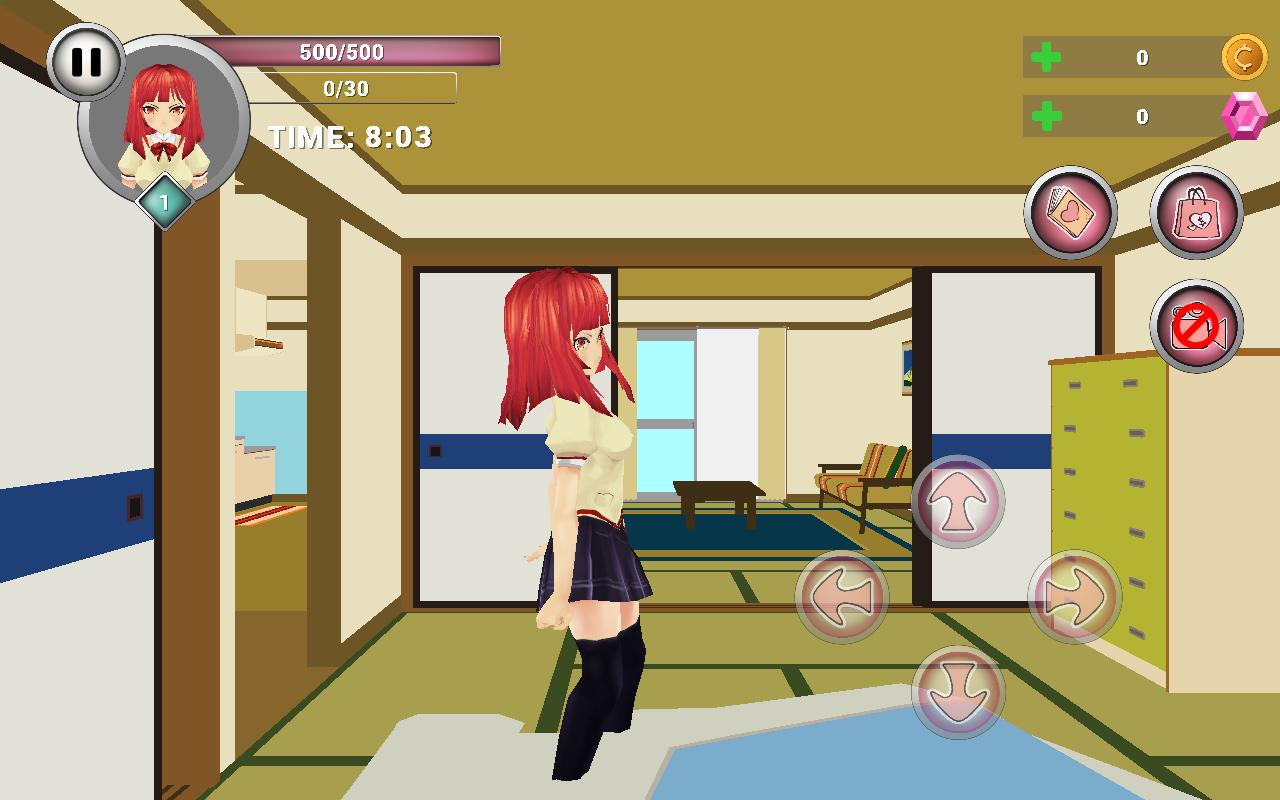Click the coin counter showing 0
This screenshot has height=800, width=1280.
pyautogui.click(x=1141, y=58)
